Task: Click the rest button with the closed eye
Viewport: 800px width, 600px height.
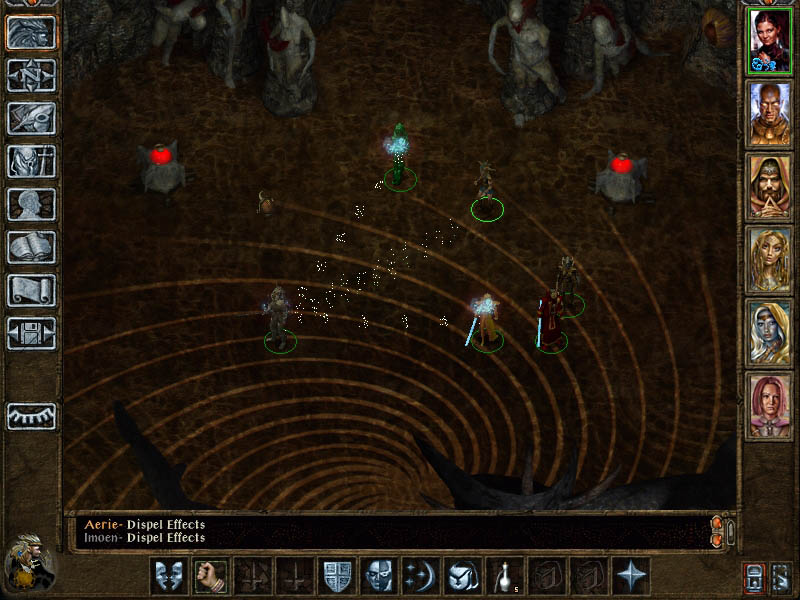Action: (x=31, y=416)
